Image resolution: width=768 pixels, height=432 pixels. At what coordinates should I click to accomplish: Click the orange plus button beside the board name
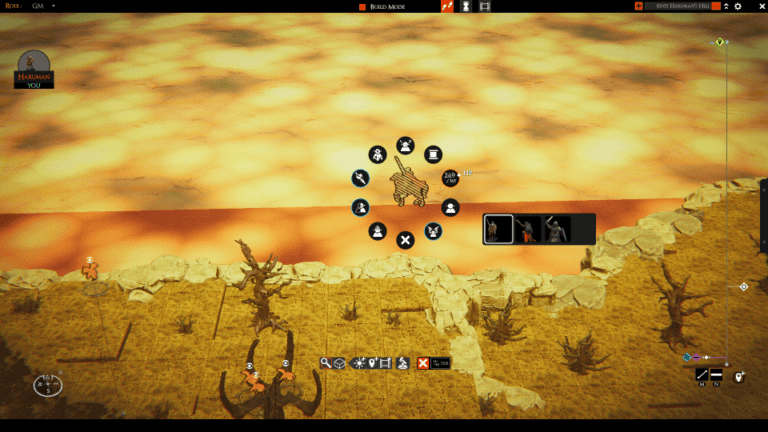pyautogui.click(x=639, y=6)
